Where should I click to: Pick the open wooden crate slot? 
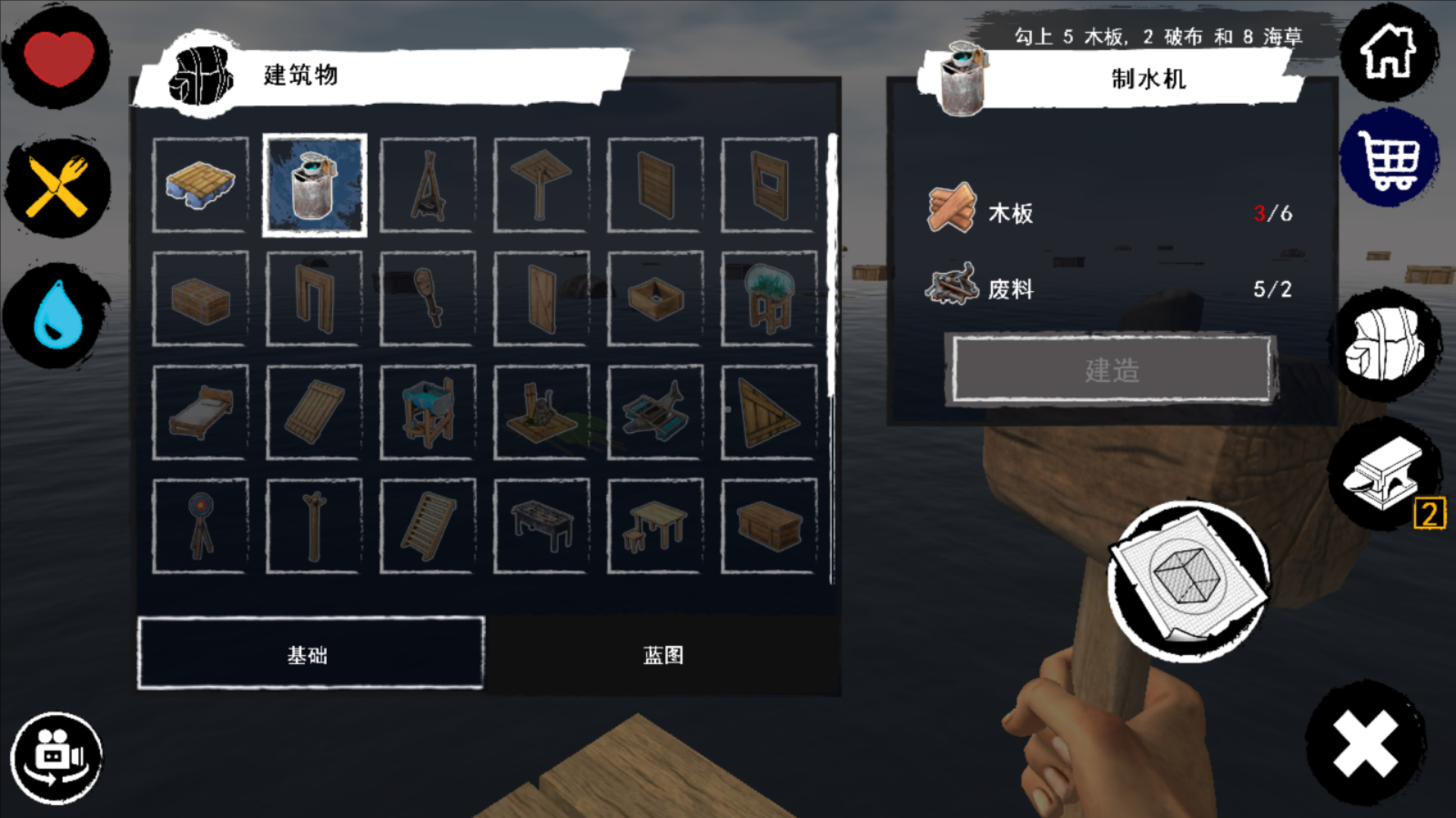[x=655, y=299]
